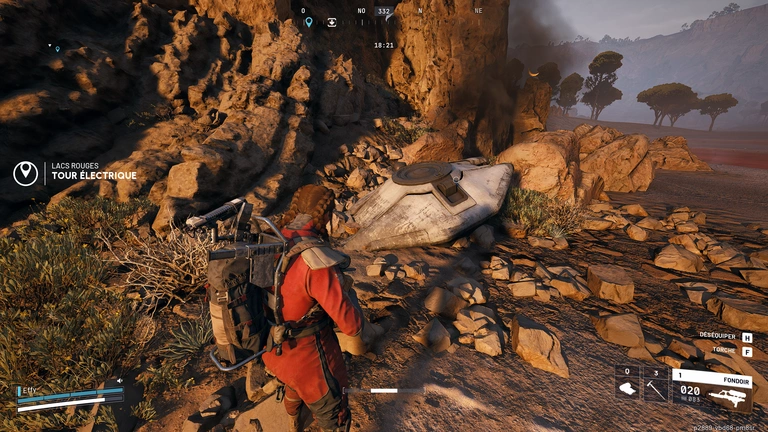
Task: Select the Fondoir weapon slot
Action: (711, 388)
